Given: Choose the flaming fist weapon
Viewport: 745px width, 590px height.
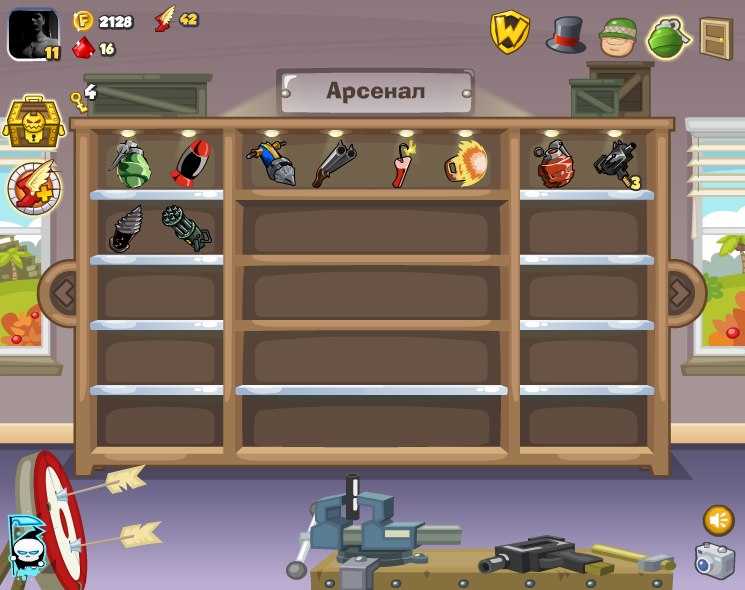Looking at the screenshot, I should coord(465,163).
